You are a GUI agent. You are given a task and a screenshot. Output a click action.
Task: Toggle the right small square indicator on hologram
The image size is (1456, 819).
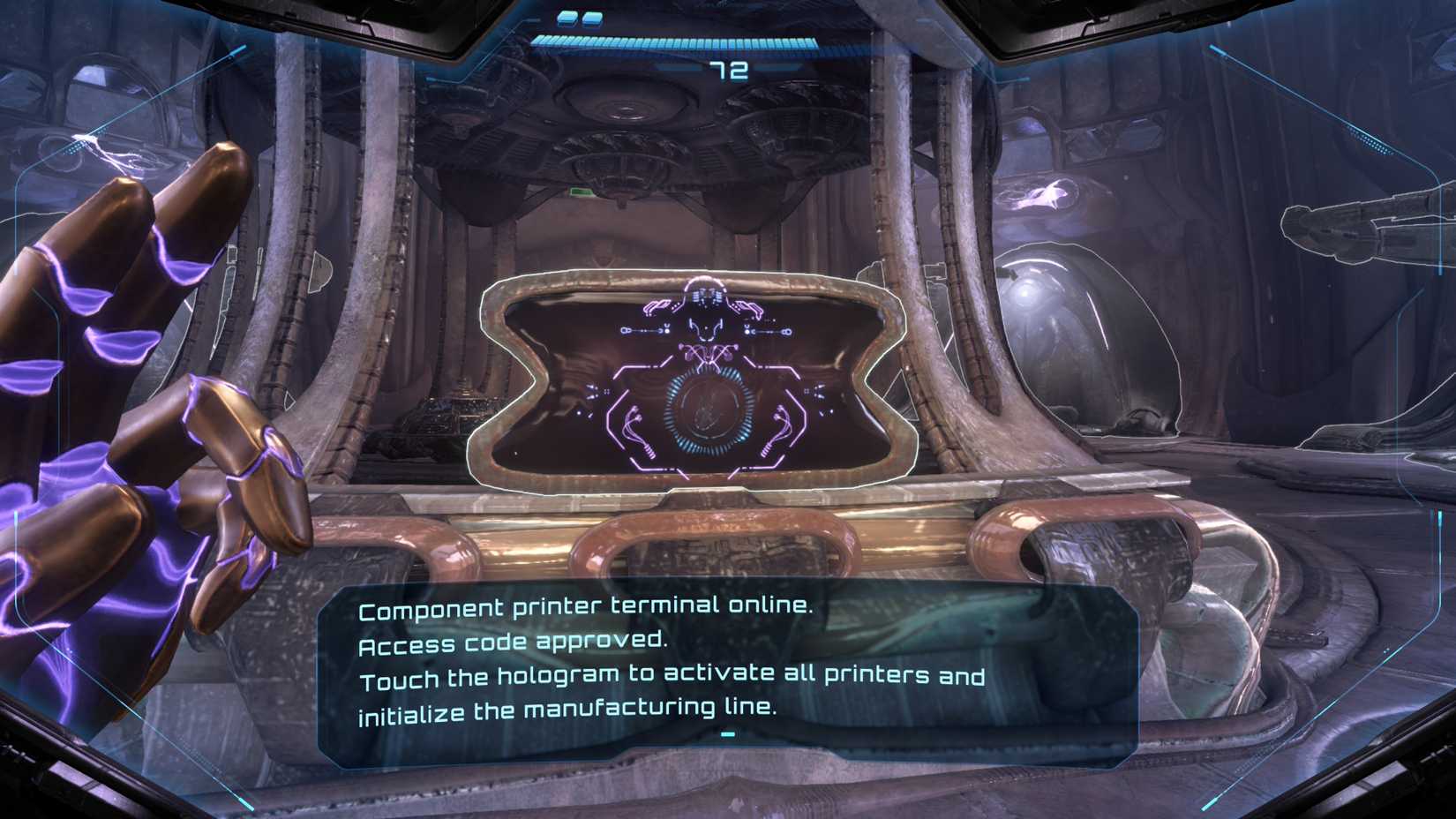pyautogui.click(x=807, y=390)
